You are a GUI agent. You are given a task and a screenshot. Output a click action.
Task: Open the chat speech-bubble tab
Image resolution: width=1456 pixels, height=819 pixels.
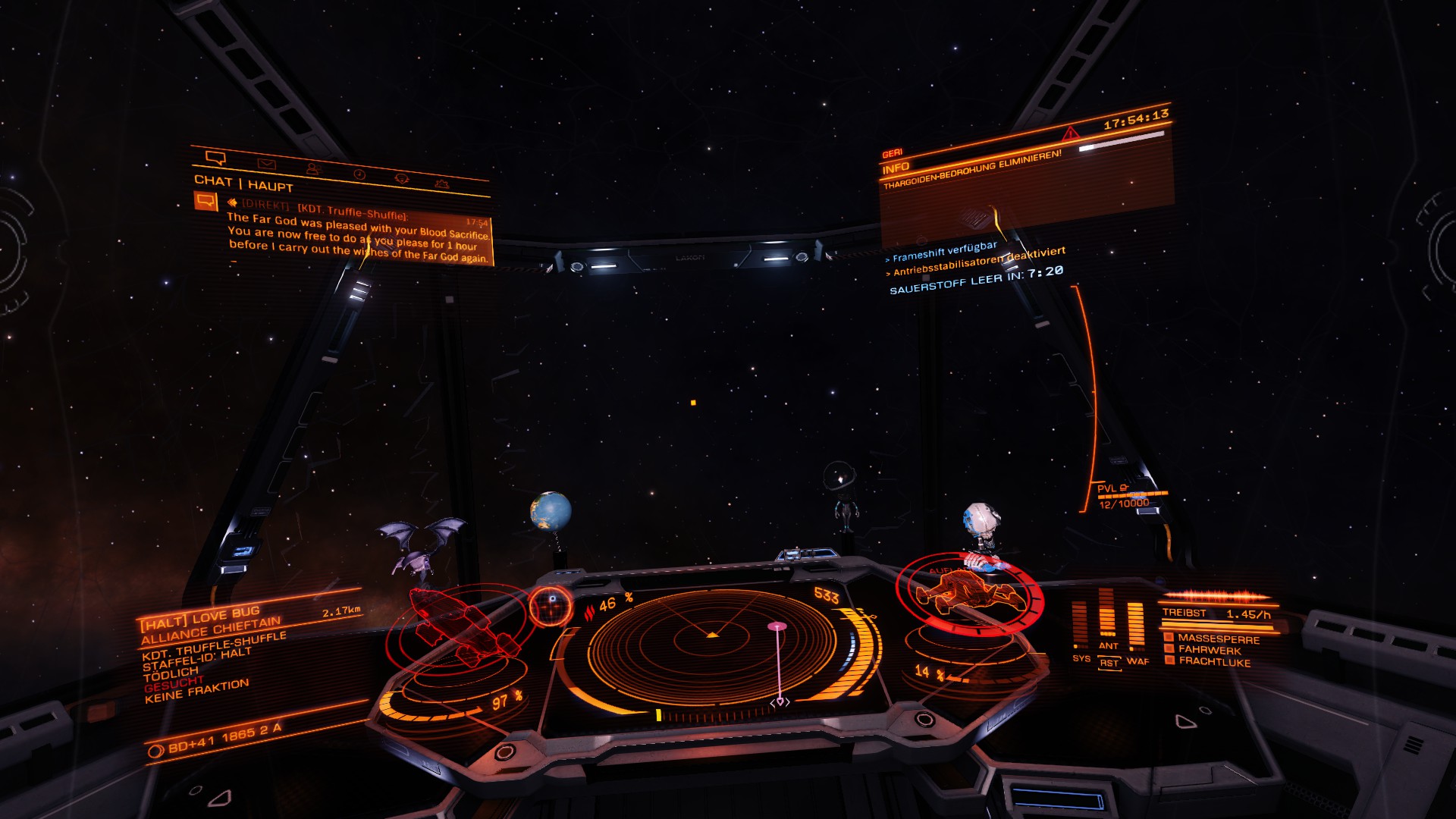click(x=215, y=158)
